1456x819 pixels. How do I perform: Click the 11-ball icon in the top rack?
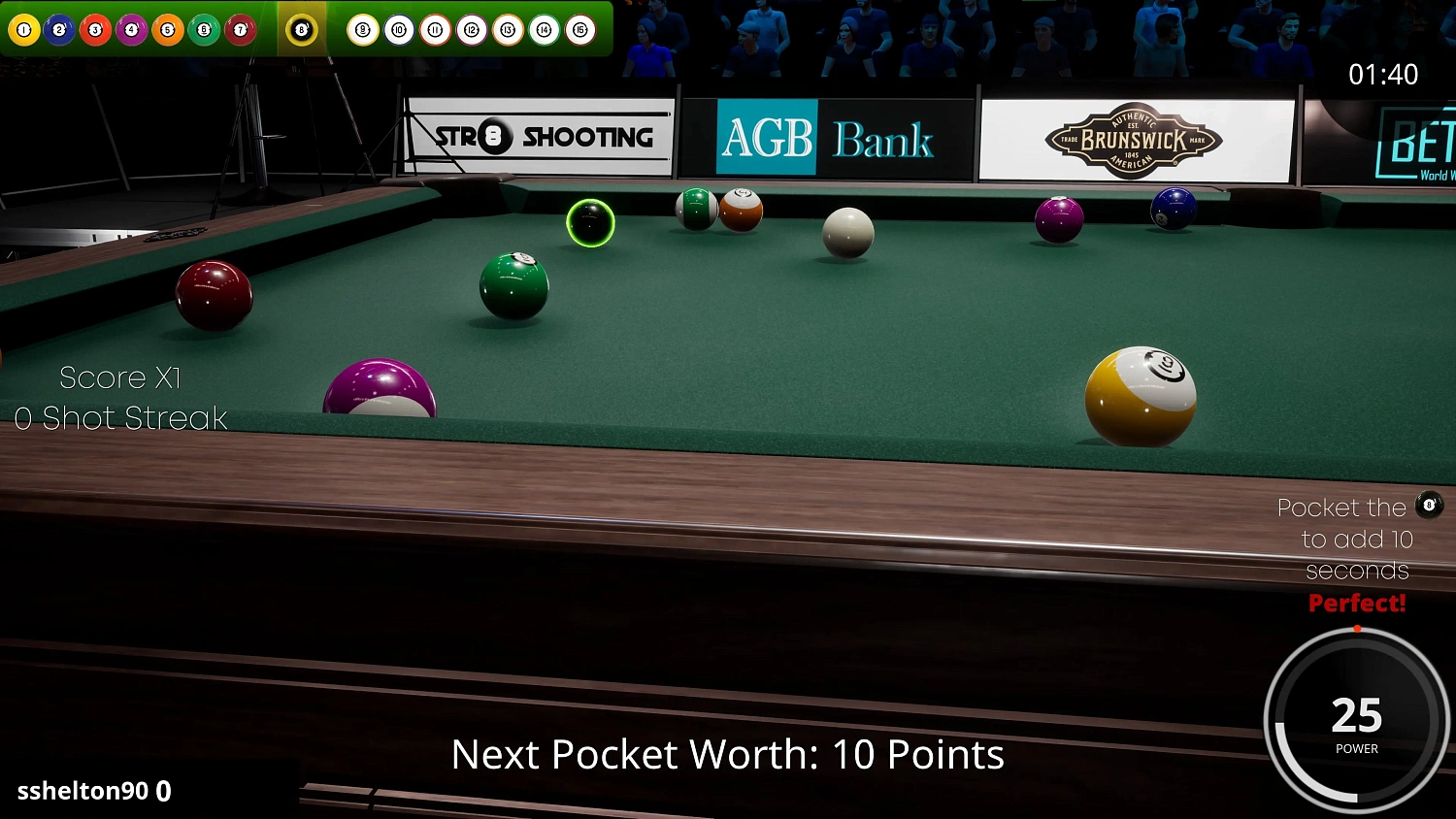(435, 29)
